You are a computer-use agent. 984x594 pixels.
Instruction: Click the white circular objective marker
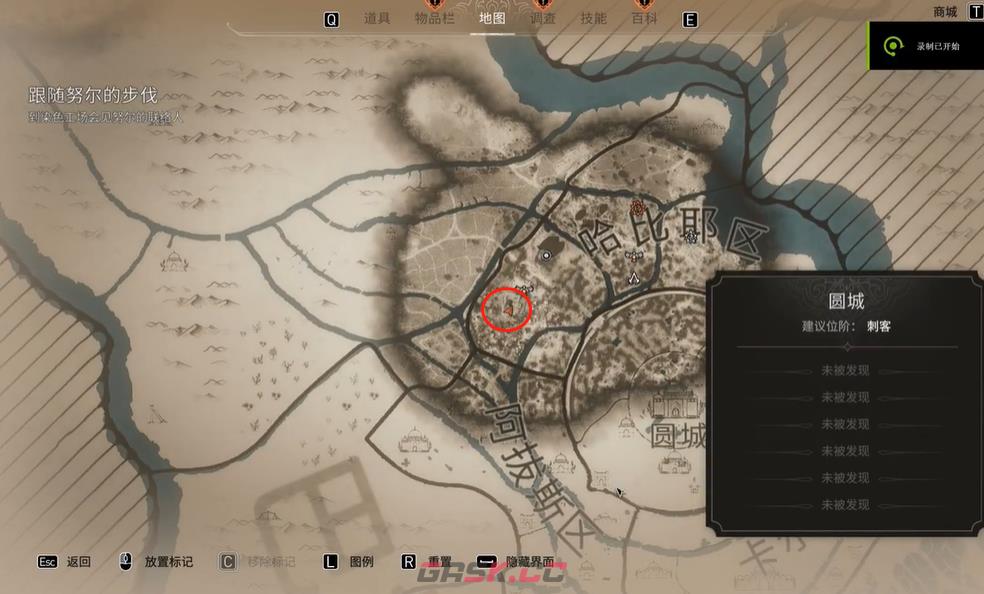click(x=546, y=256)
